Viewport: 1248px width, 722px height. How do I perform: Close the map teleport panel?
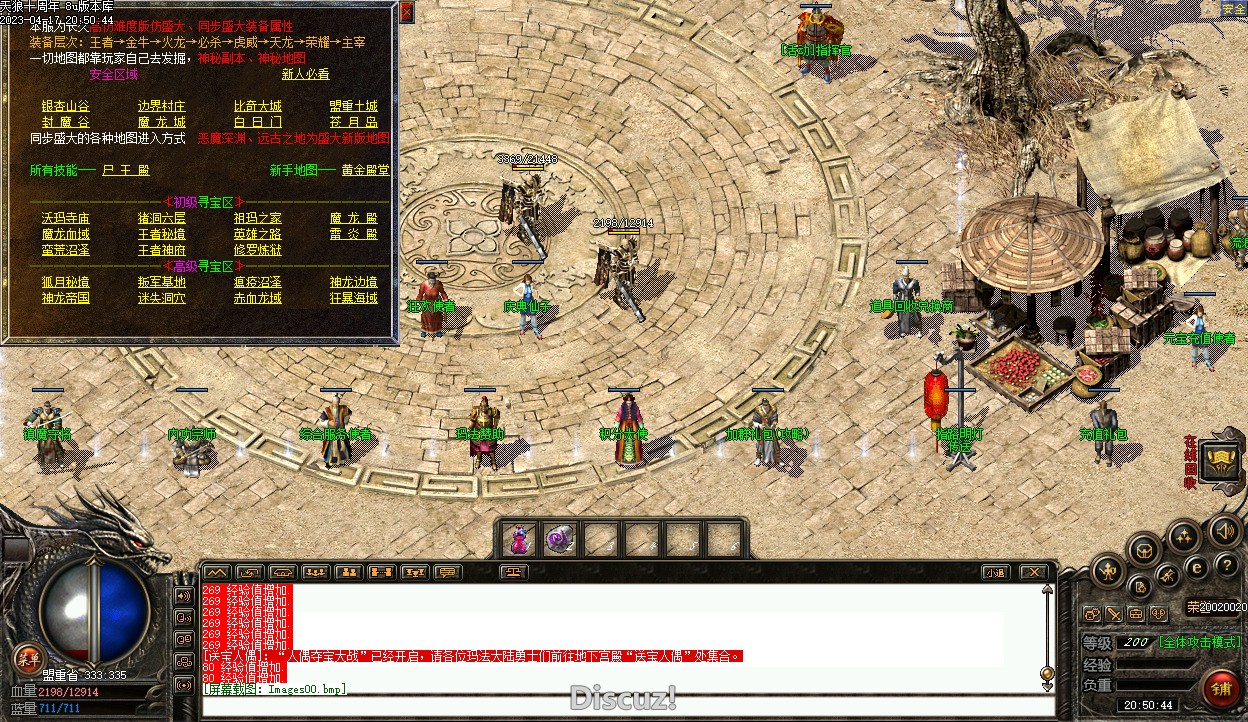tap(407, 12)
